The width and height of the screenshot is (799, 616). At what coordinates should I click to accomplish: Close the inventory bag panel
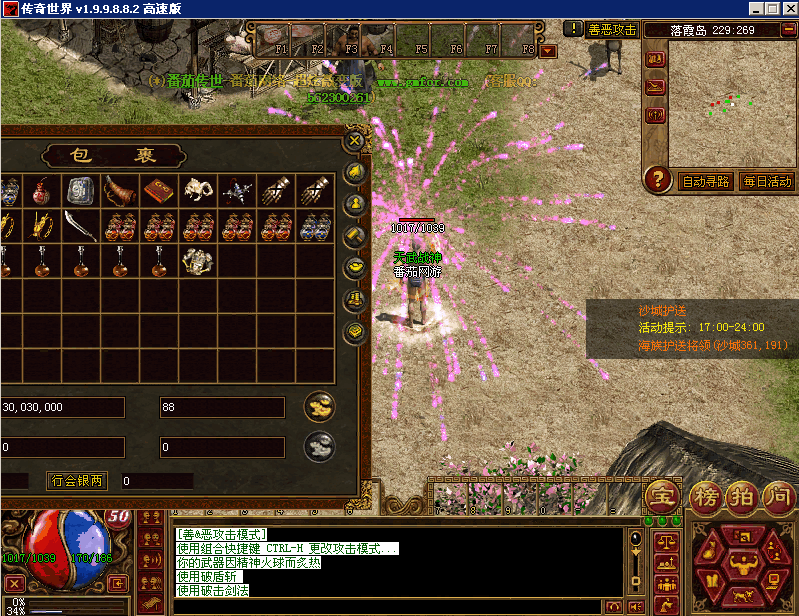pyautogui.click(x=353, y=141)
